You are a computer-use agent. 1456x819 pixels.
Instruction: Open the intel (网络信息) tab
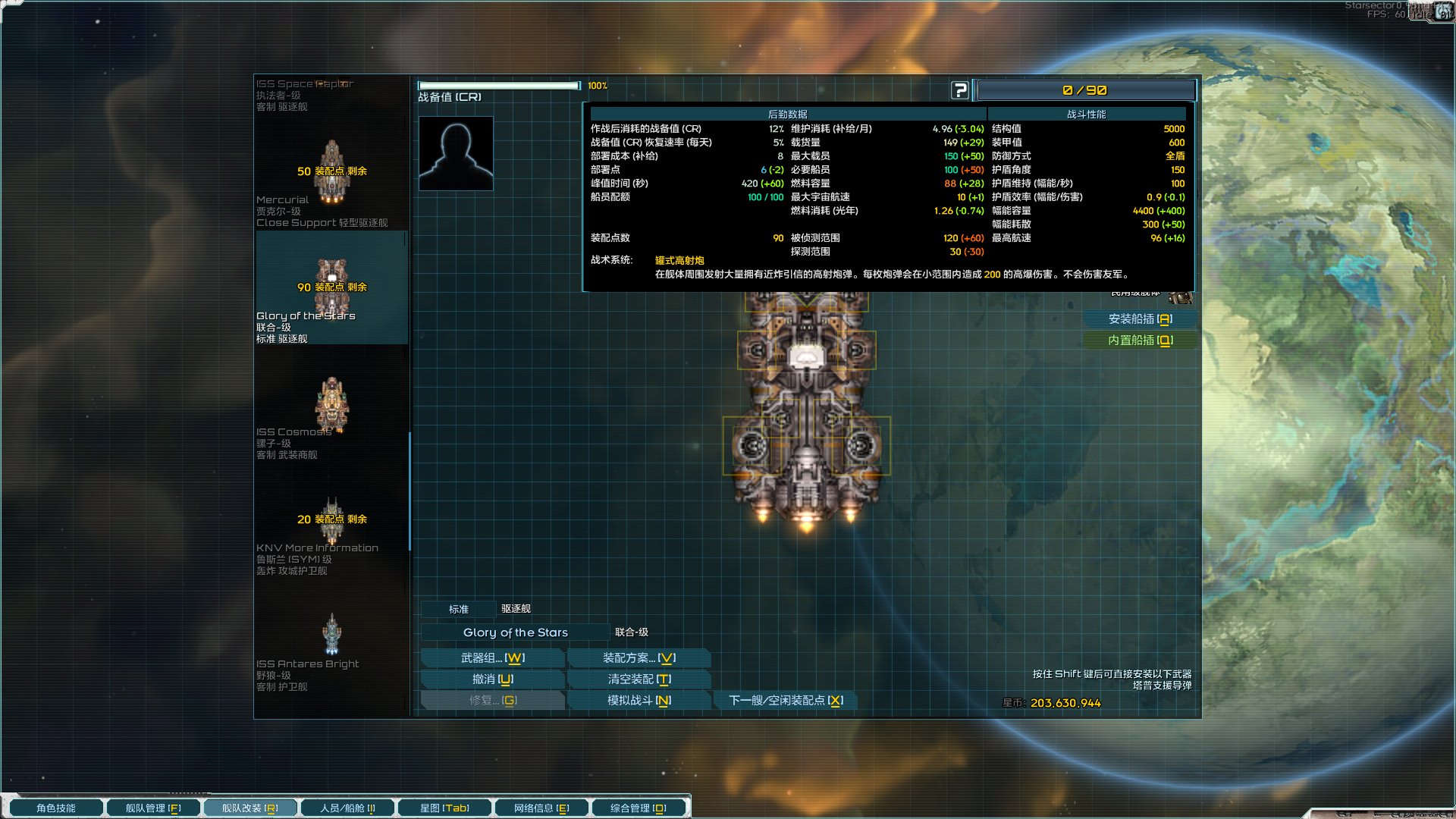[x=541, y=808]
